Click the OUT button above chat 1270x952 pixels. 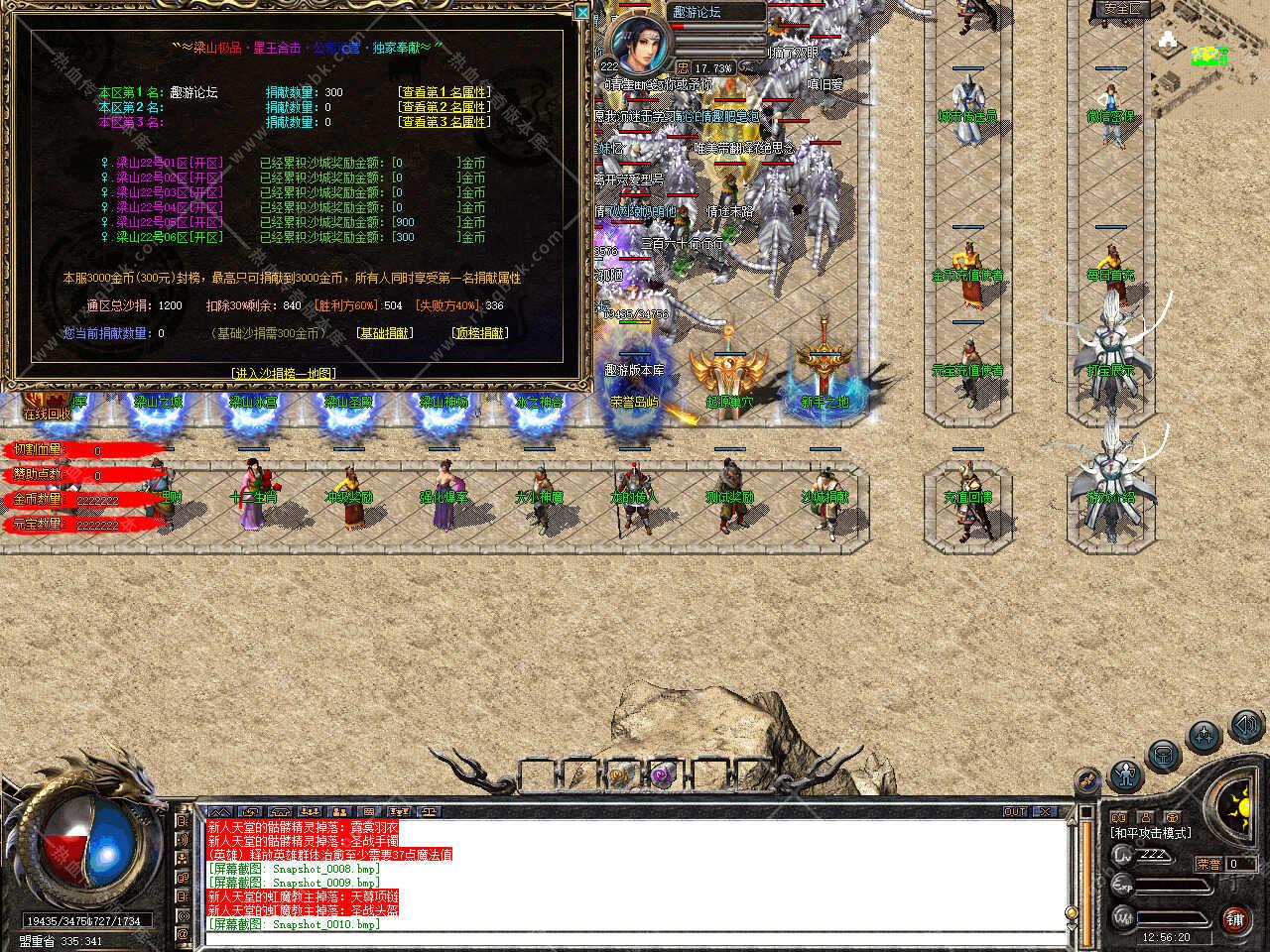pyautogui.click(x=1015, y=811)
